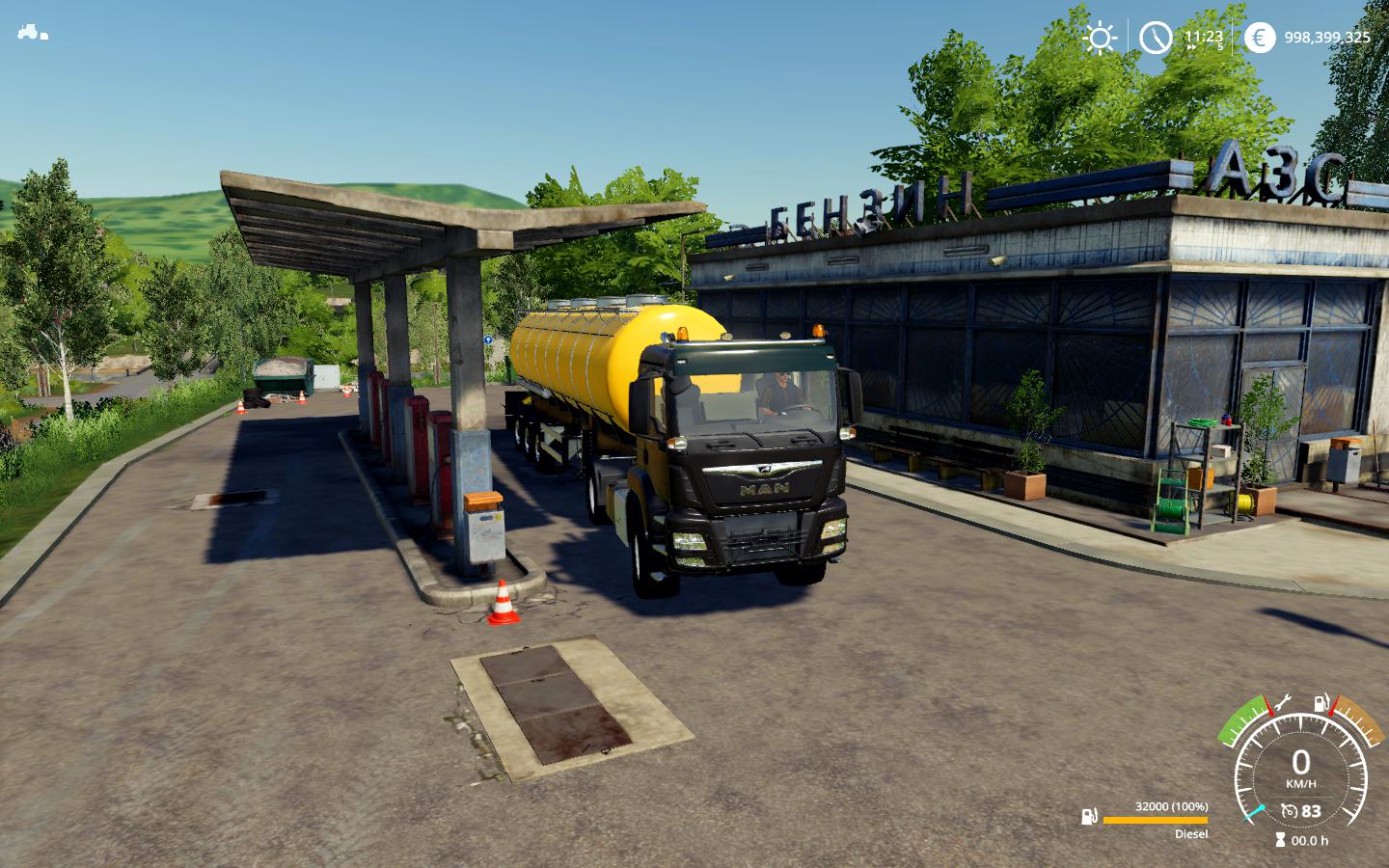
Task: Open the clock time icon
Action: click(1155, 38)
